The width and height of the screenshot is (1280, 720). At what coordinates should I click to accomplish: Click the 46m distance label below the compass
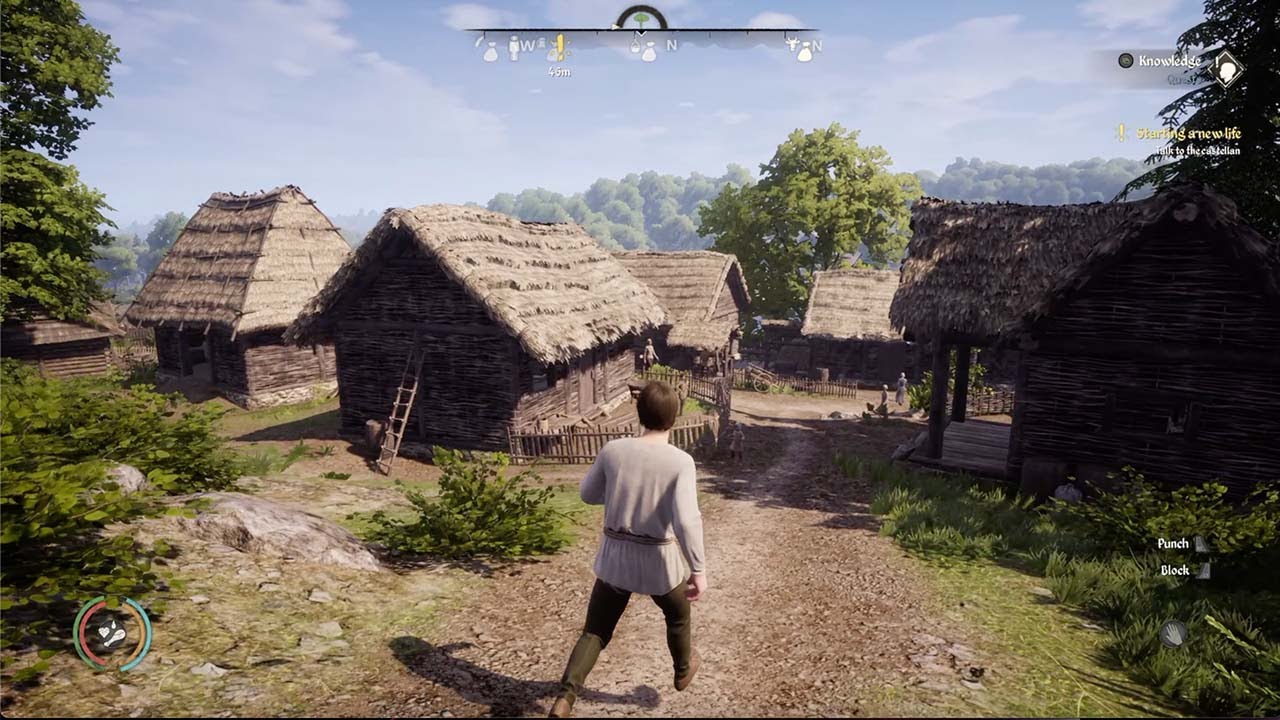(560, 71)
